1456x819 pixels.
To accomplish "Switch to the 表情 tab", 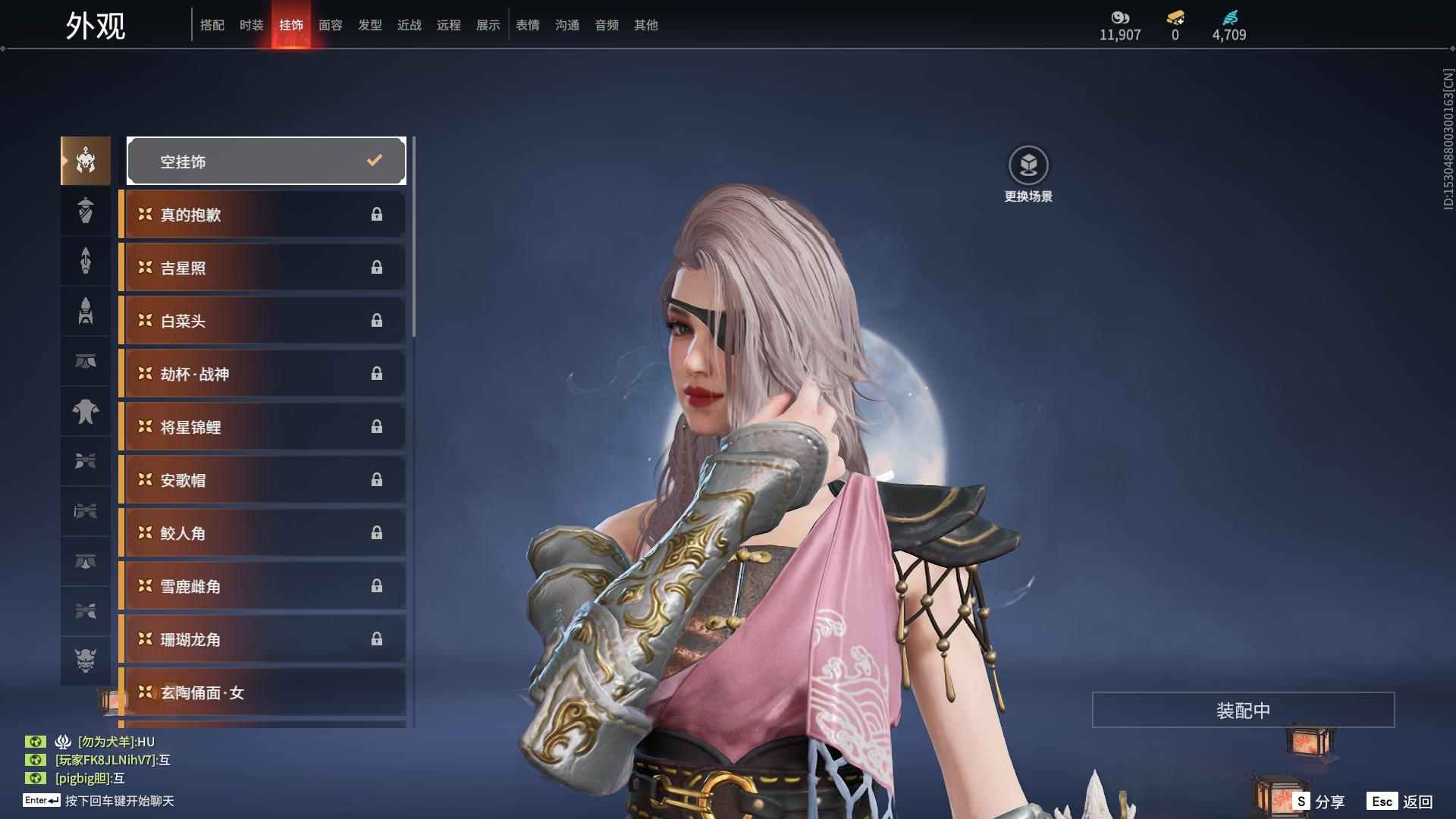I will (x=527, y=25).
